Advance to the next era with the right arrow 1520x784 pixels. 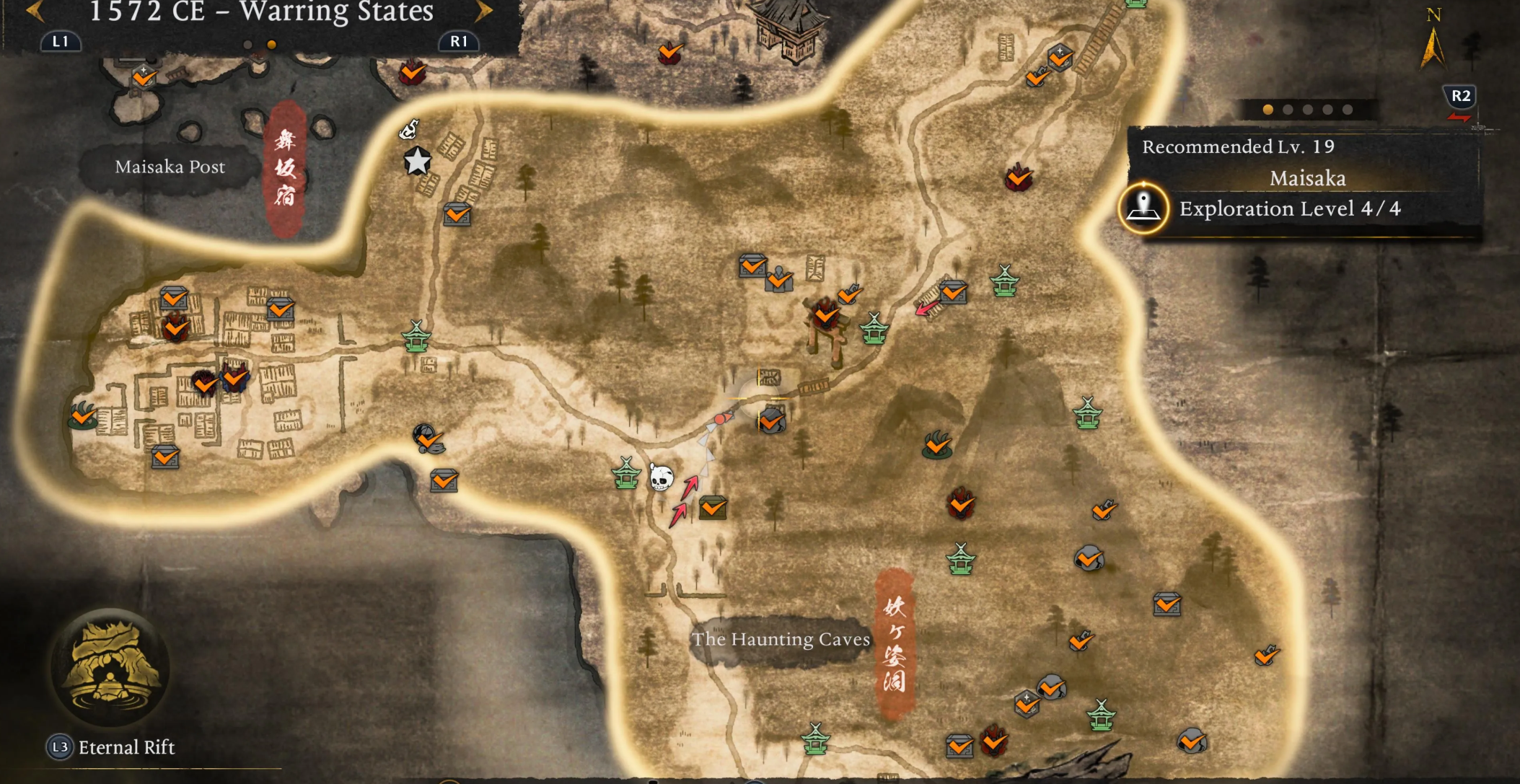coord(484,11)
